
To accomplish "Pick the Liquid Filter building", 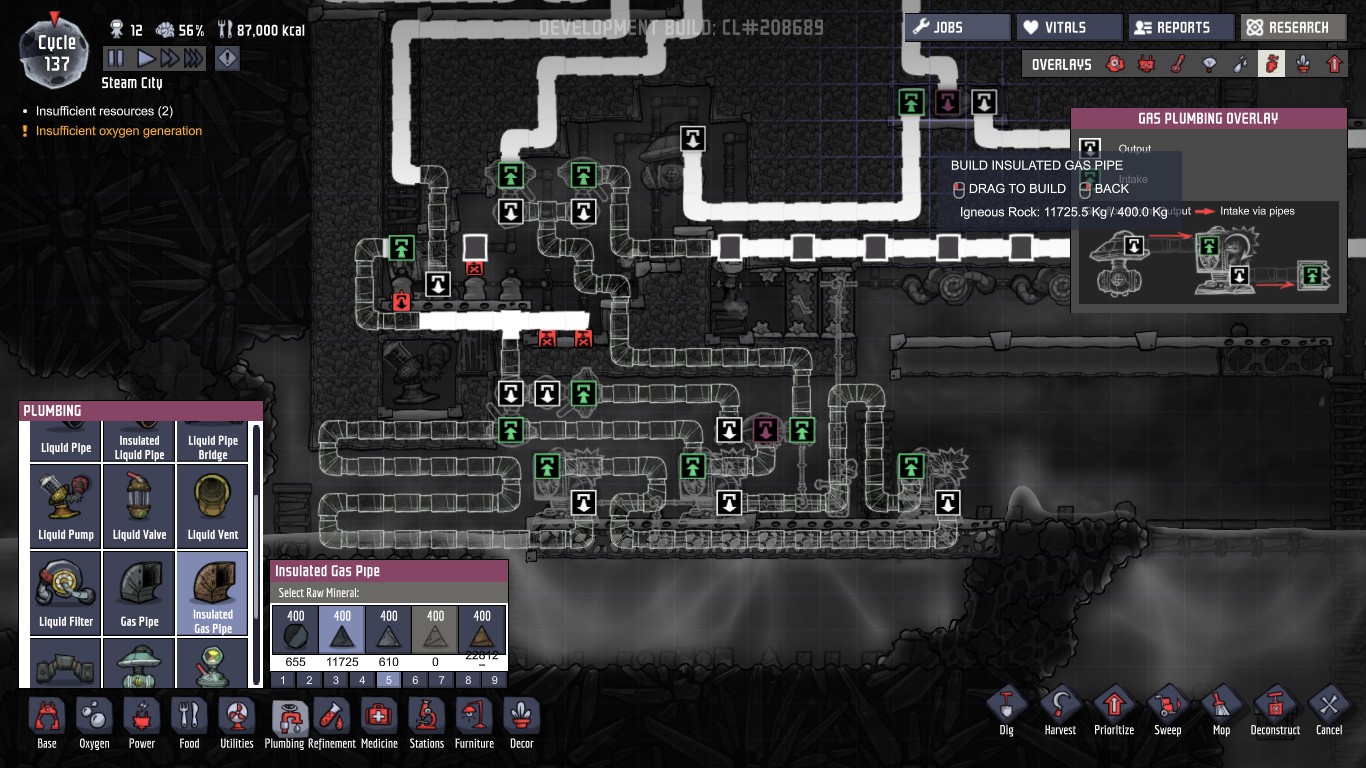I will tap(66, 593).
